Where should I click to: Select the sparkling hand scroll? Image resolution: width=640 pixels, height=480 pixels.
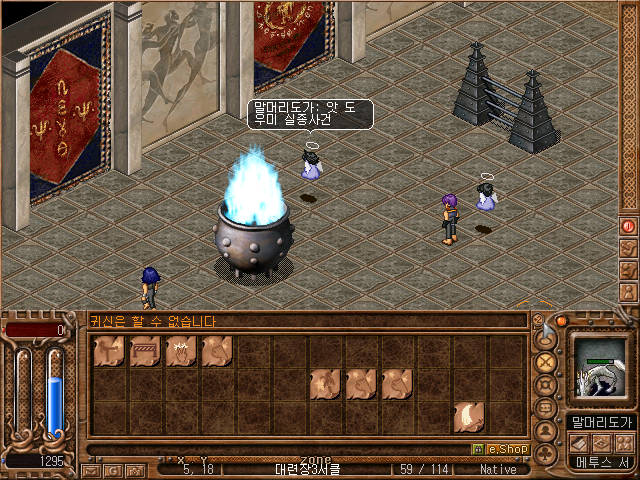180,352
